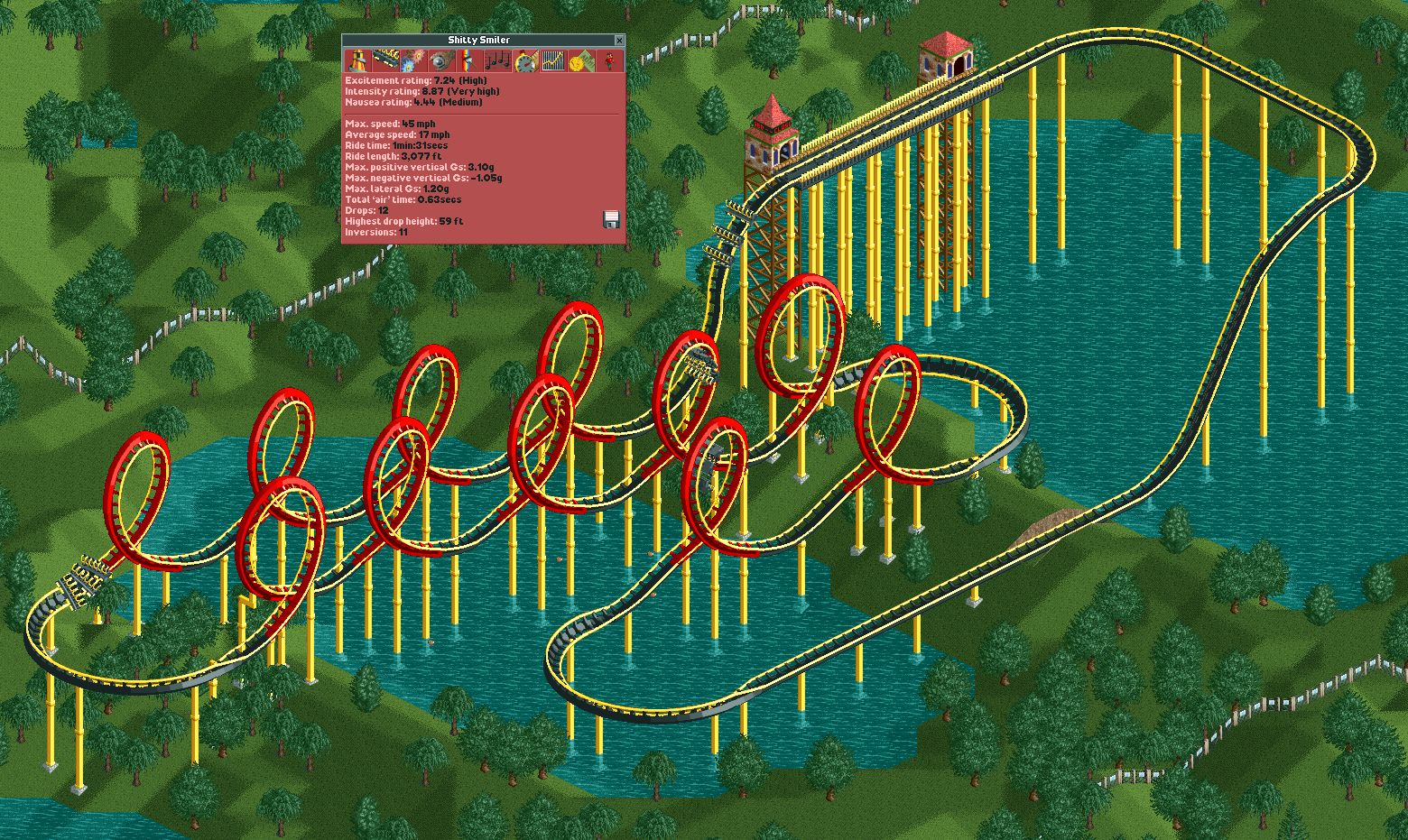Click the Excitement rating text line
1408x840 pixels.
415,80
